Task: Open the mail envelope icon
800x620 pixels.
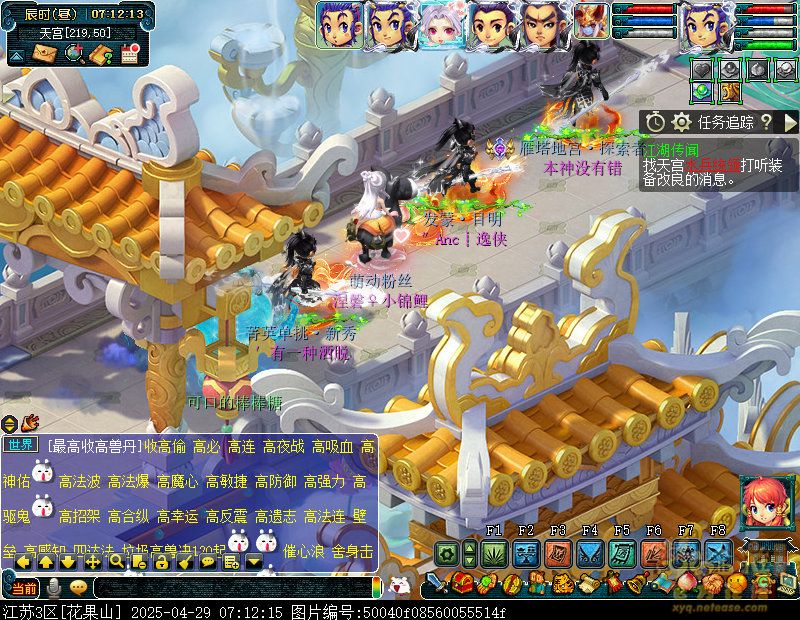Action: click(46, 54)
